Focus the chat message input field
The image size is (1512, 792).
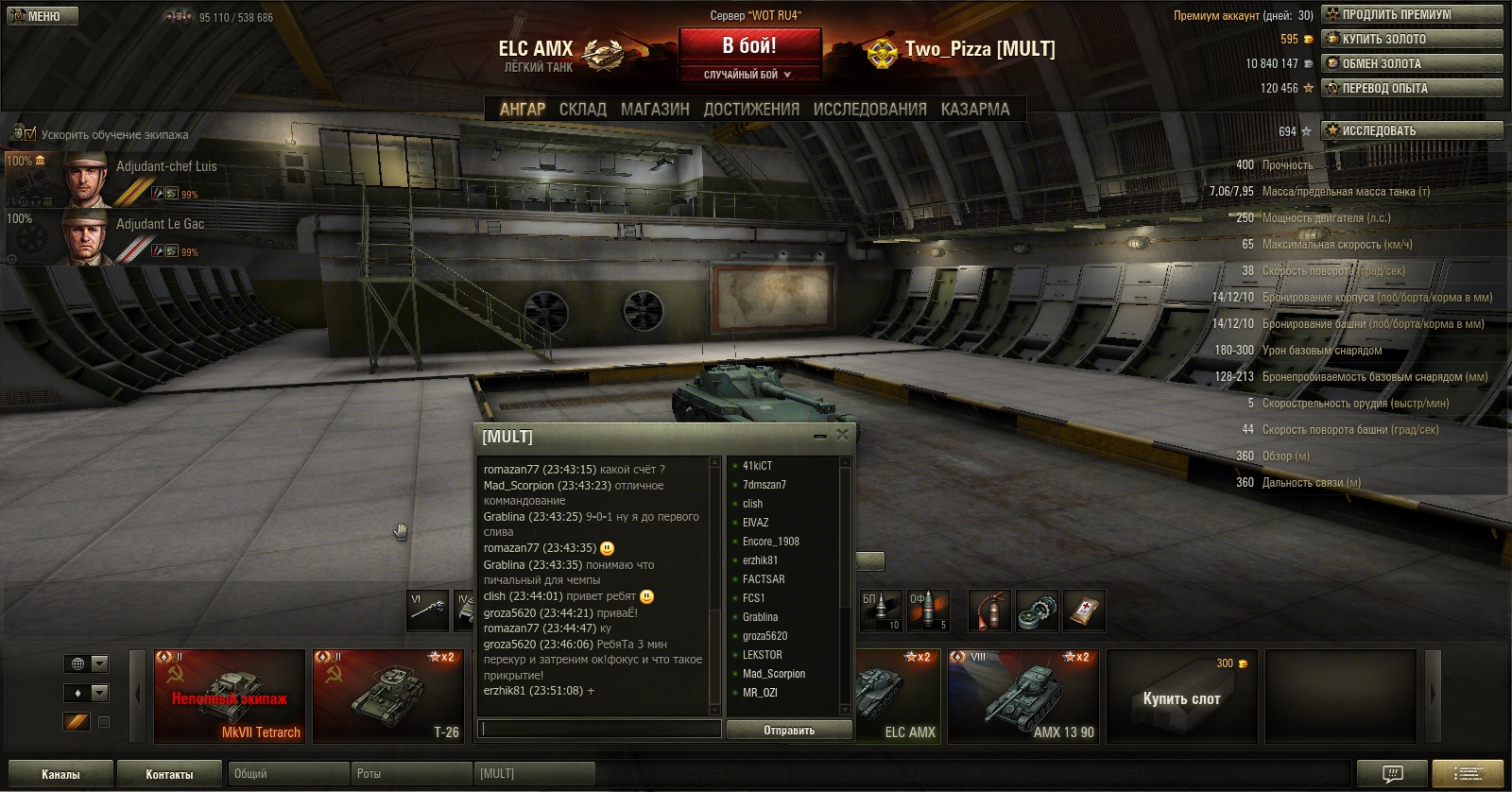click(600, 729)
